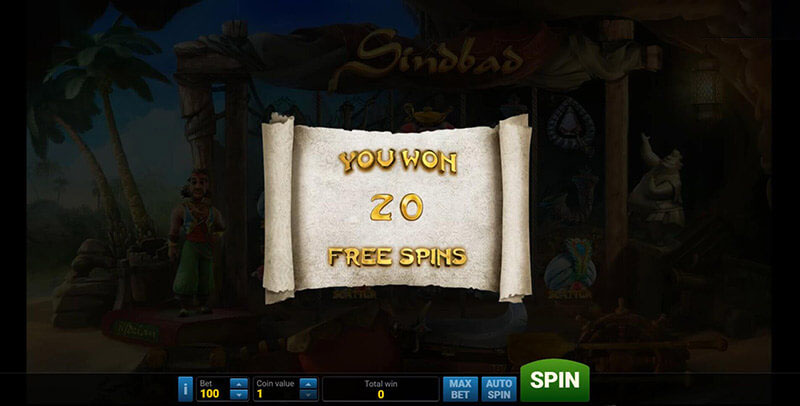Click the green SPIN button
This screenshot has width=800, height=406.
point(554,381)
